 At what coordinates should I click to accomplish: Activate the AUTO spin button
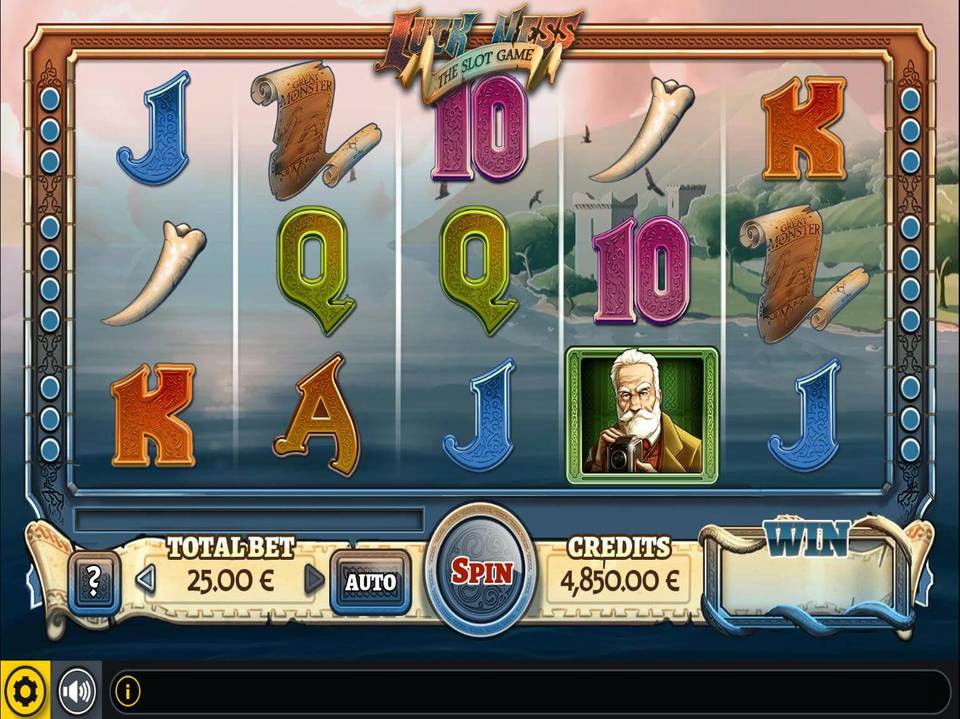[370, 581]
